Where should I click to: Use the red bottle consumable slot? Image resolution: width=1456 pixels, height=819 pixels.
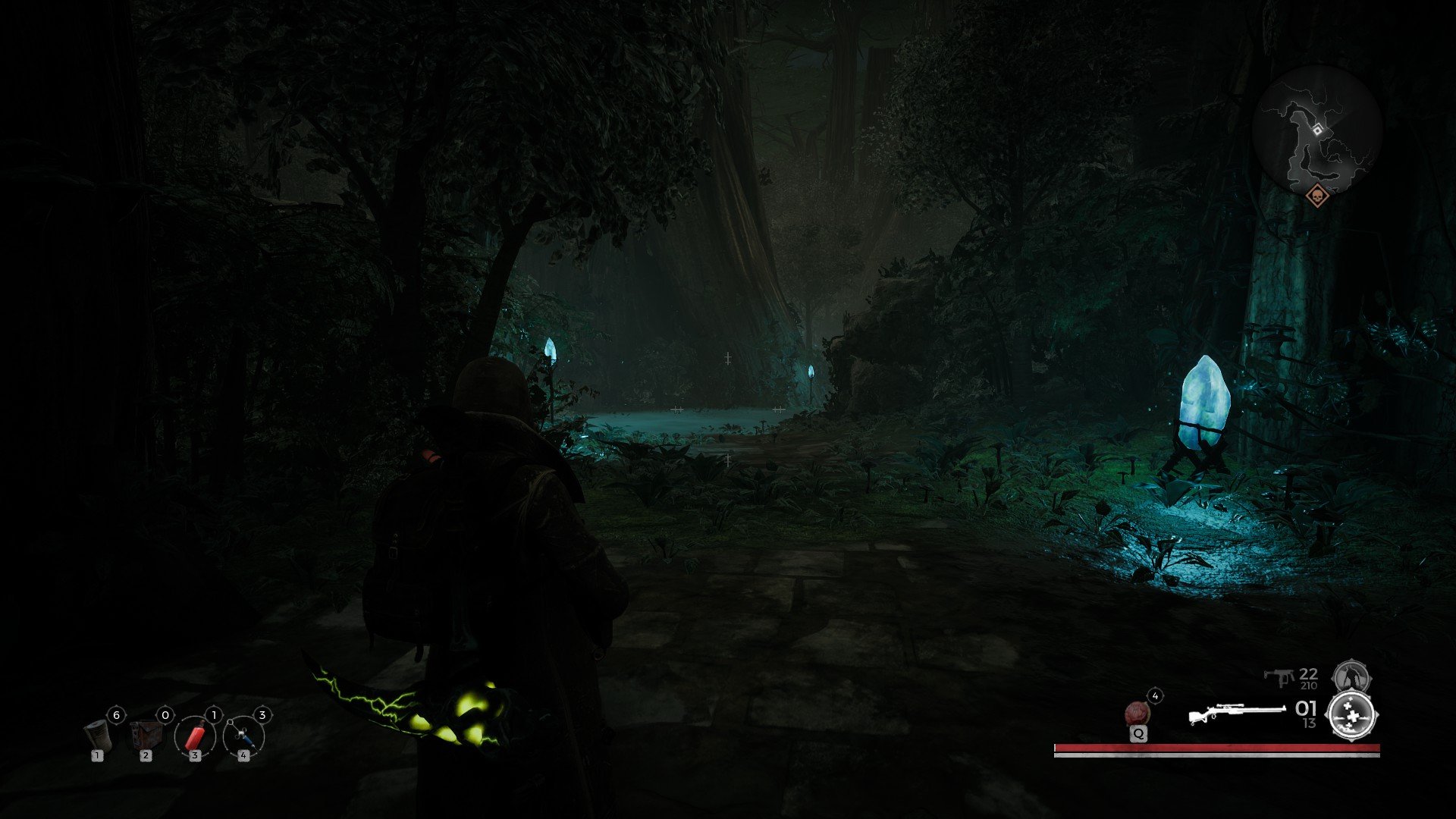(x=195, y=736)
